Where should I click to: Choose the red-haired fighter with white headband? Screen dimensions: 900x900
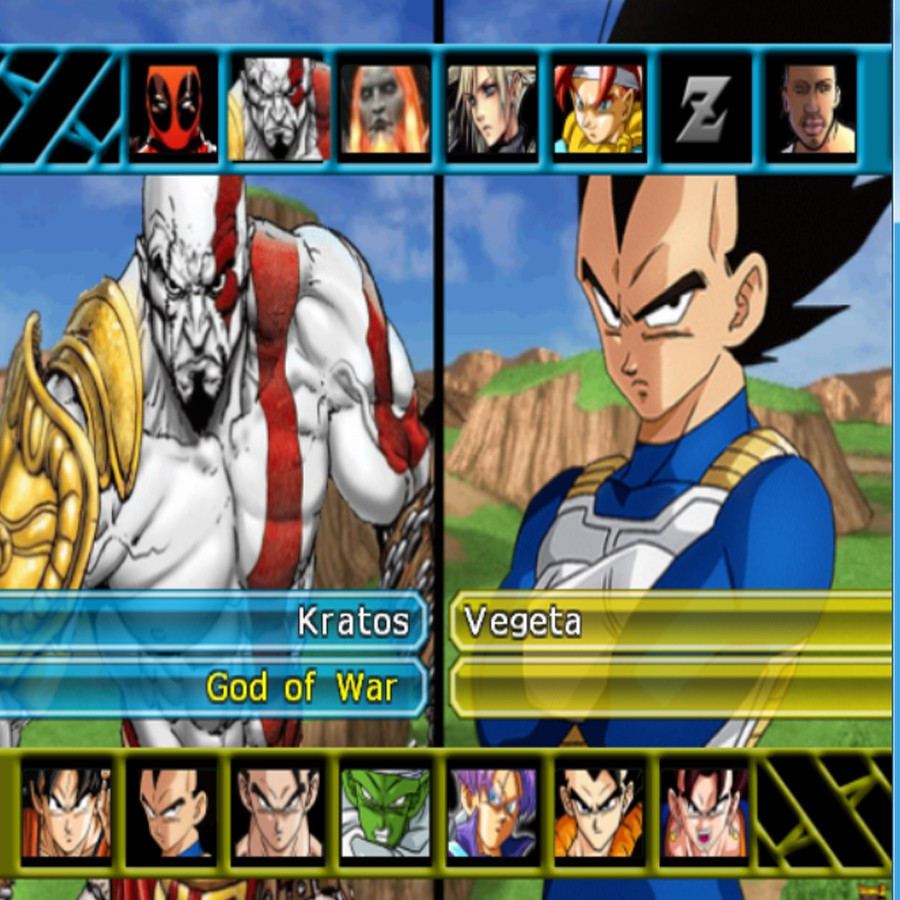(x=598, y=108)
